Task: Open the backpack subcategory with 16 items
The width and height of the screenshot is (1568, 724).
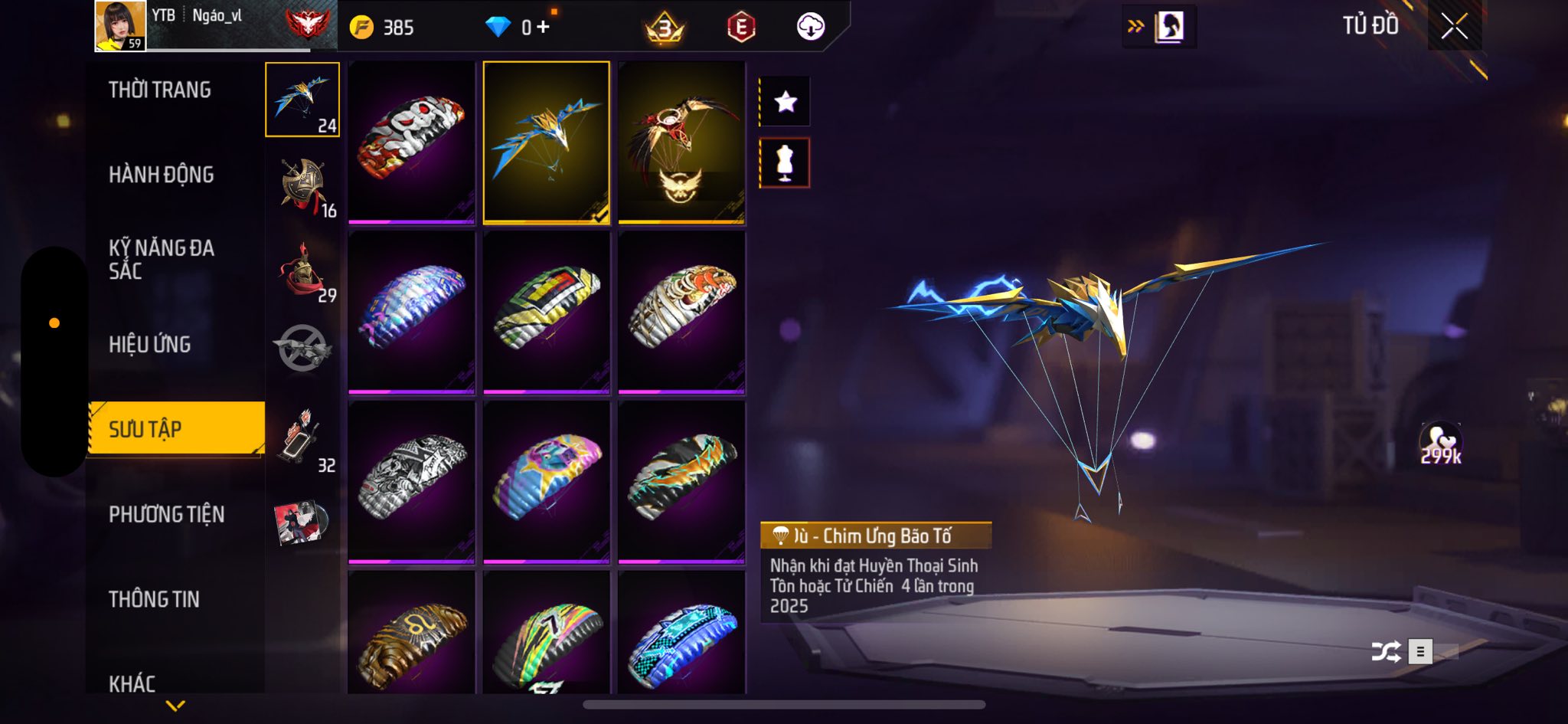Action: tap(304, 186)
